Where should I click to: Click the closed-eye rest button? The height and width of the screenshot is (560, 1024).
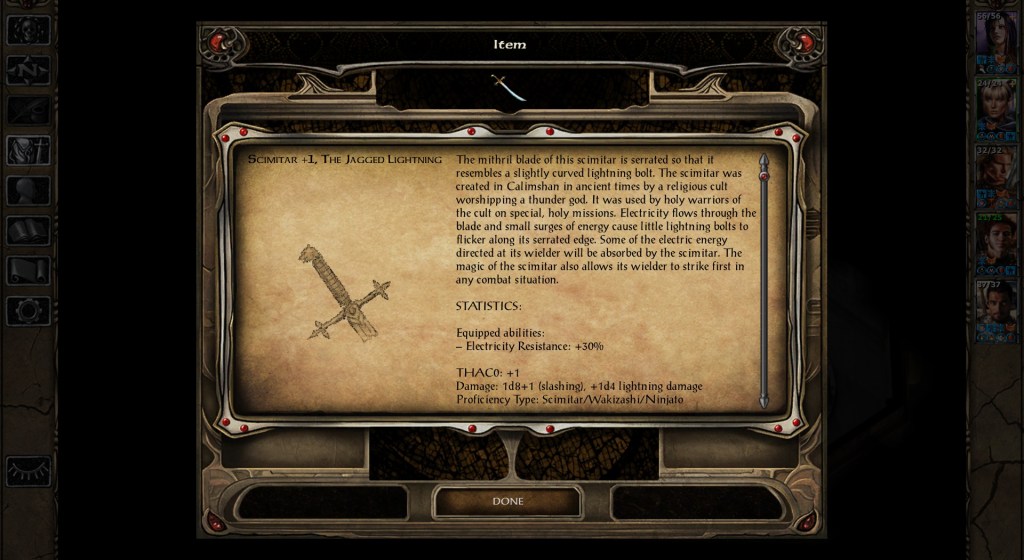(28, 470)
